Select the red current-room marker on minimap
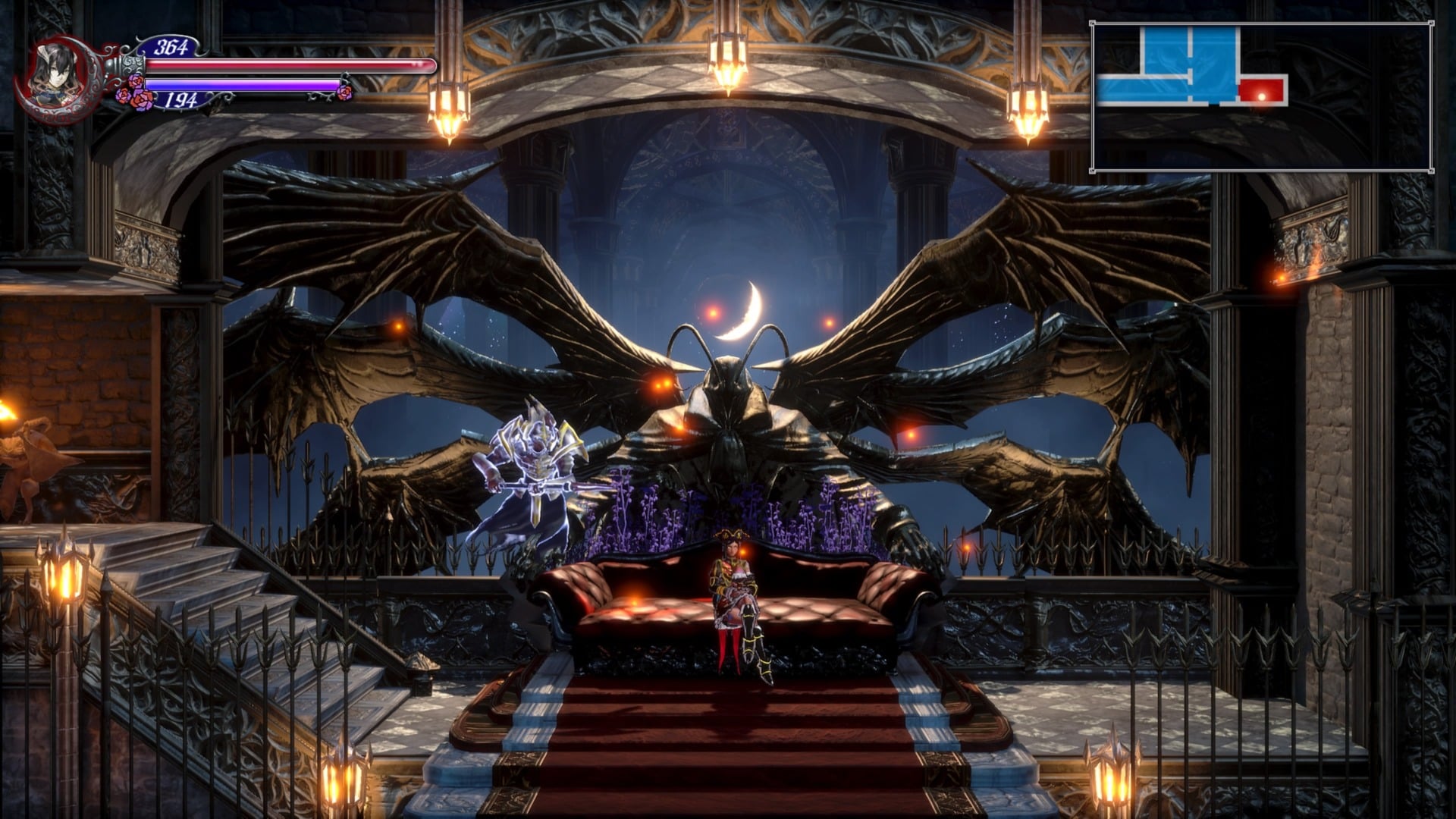Screen dimensions: 1456x819 point(1263,91)
